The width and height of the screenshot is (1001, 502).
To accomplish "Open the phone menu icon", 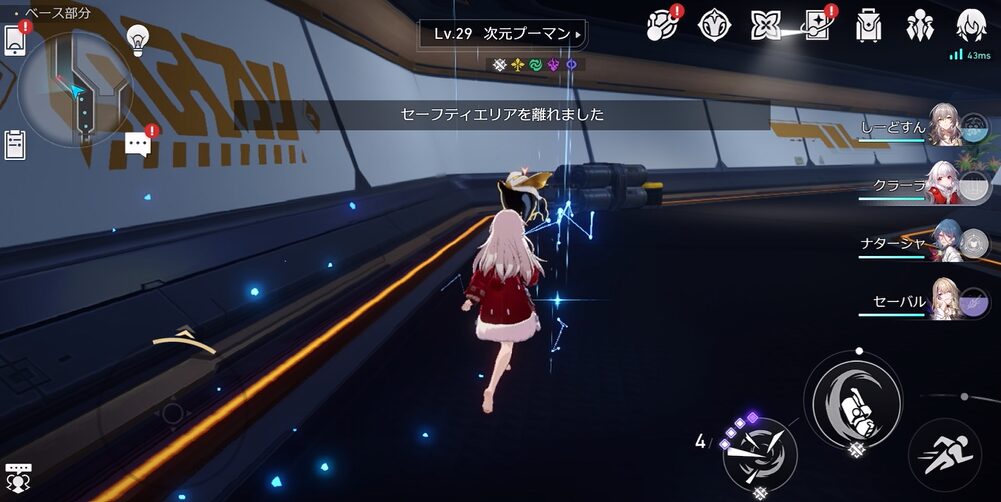I will 15,42.
